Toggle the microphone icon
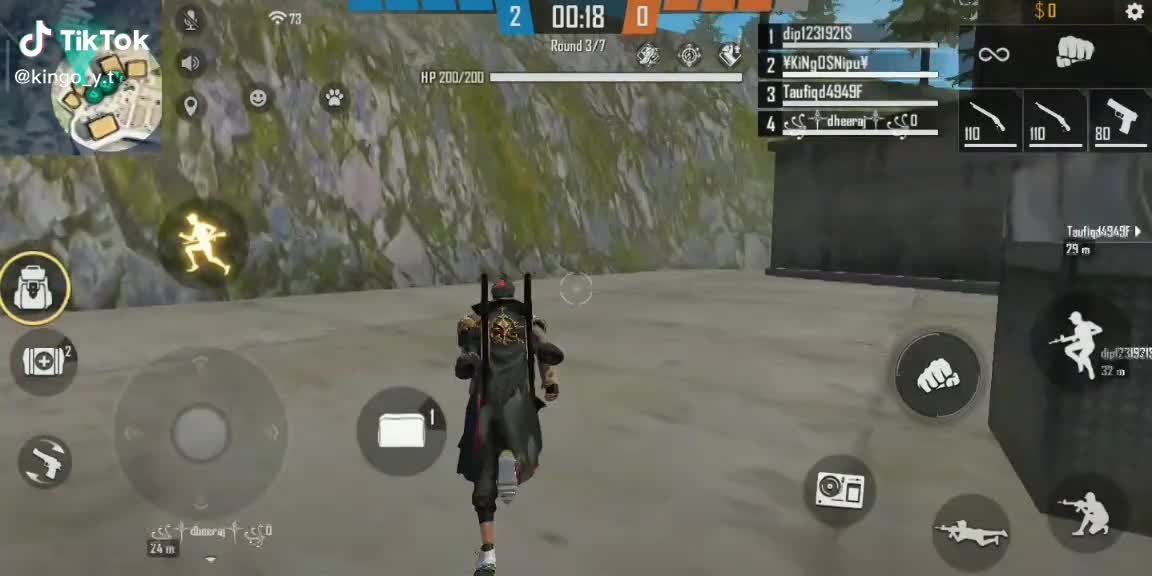Viewport: 1152px width, 576px height. [190, 19]
